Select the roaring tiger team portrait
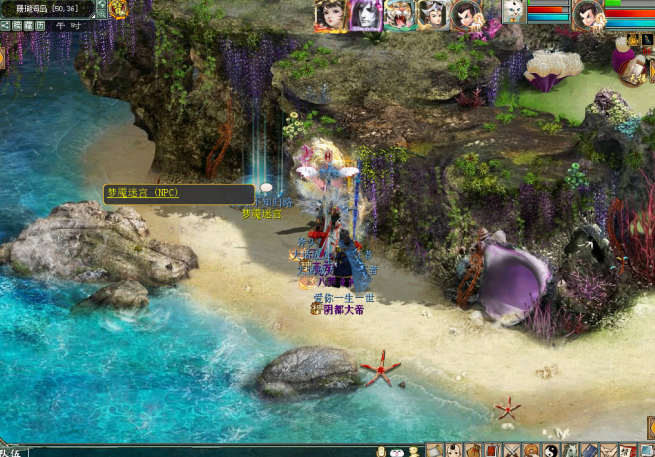The height and width of the screenshot is (457, 655). 399,15
